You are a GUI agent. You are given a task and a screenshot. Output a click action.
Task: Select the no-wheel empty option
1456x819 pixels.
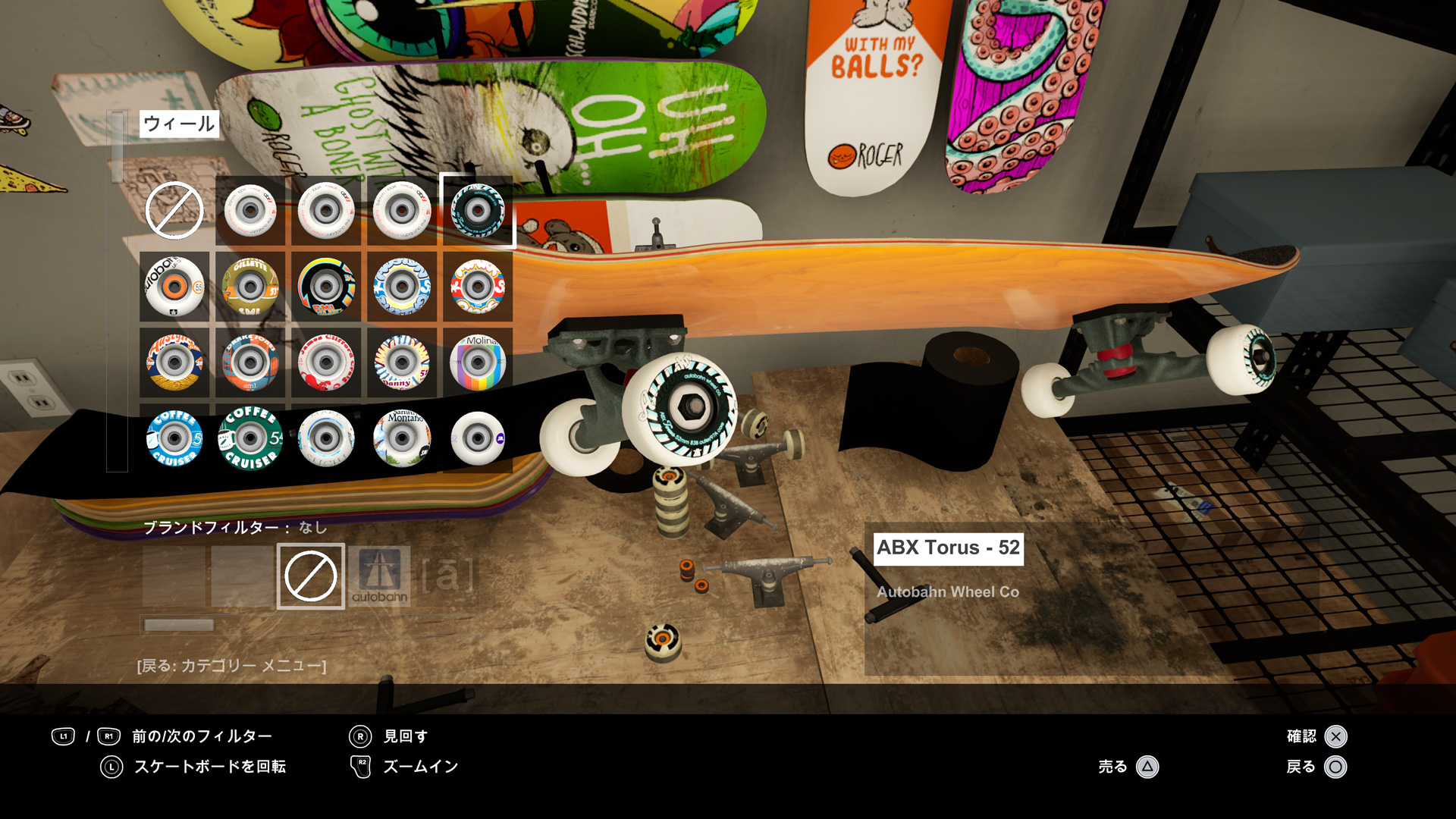(x=174, y=210)
